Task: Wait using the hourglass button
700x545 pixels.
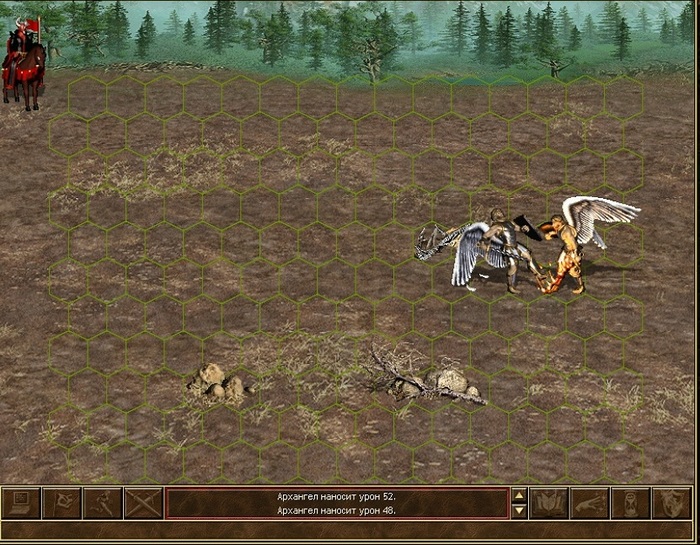Action: [x=631, y=503]
